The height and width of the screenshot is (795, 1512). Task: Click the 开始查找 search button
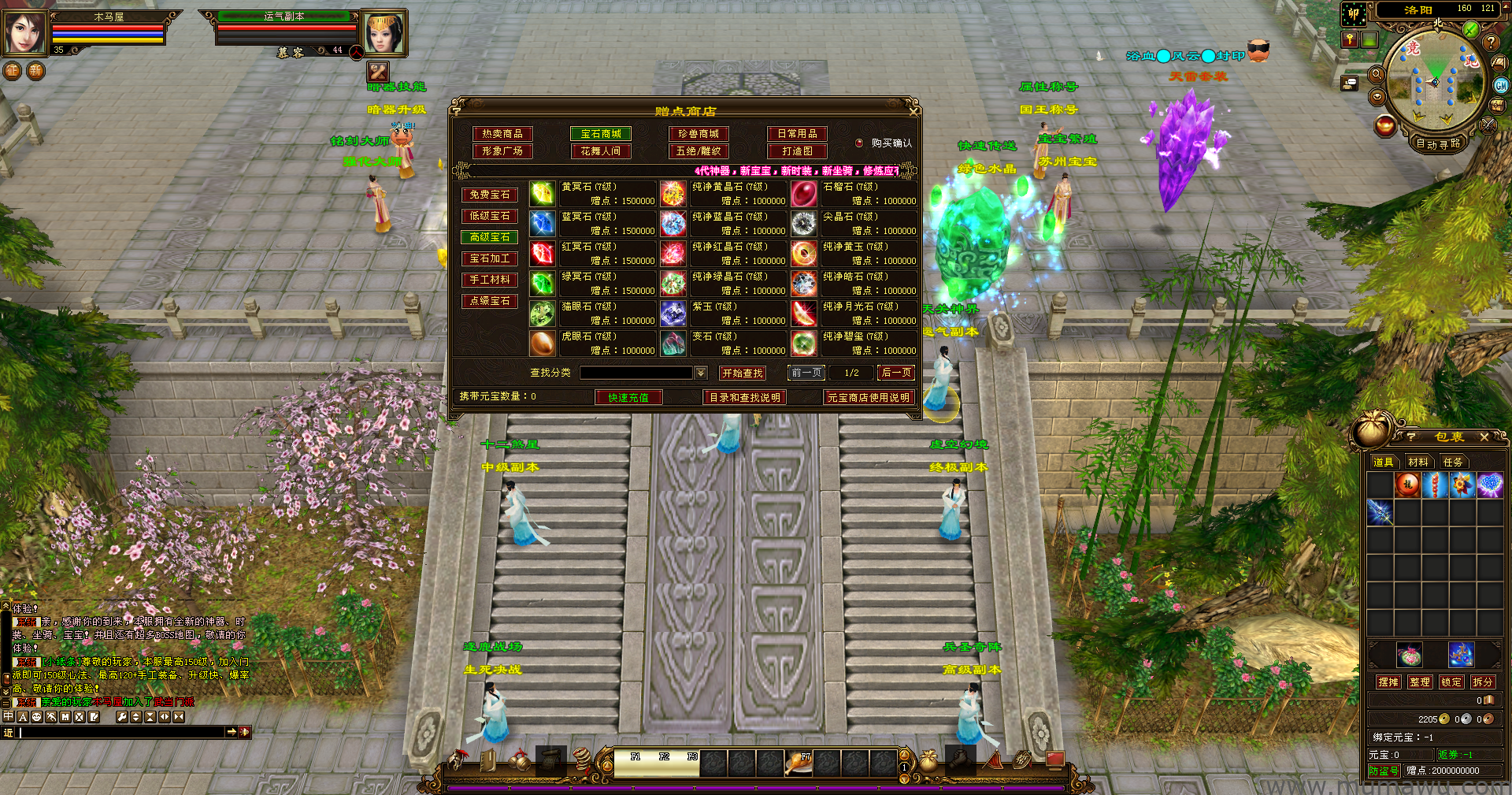[x=742, y=373]
